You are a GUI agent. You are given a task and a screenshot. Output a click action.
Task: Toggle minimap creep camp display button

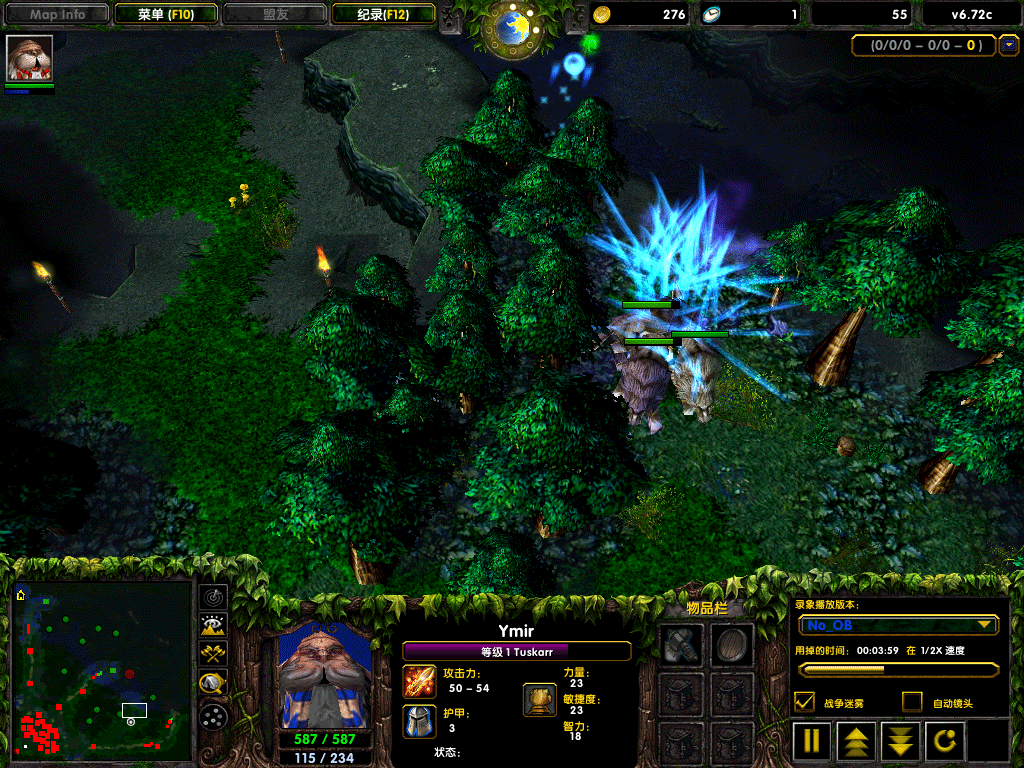(x=213, y=684)
